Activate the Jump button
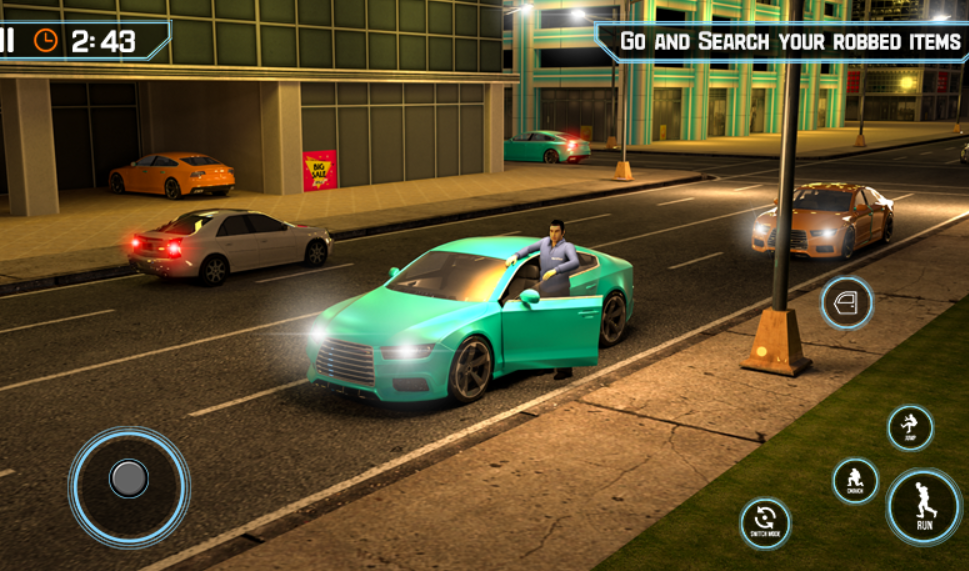 (x=910, y=428)
